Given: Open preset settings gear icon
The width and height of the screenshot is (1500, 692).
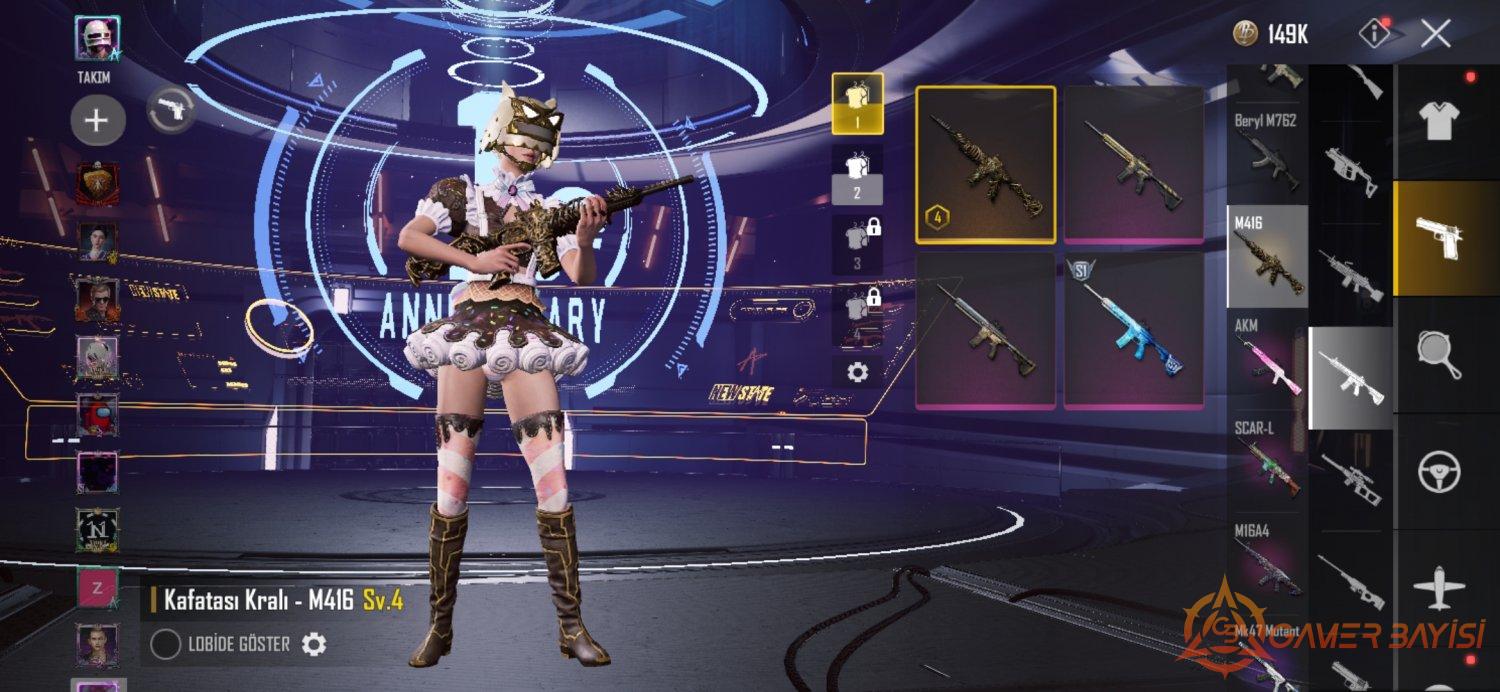Looking at the screenshot, I should (857, 372).
